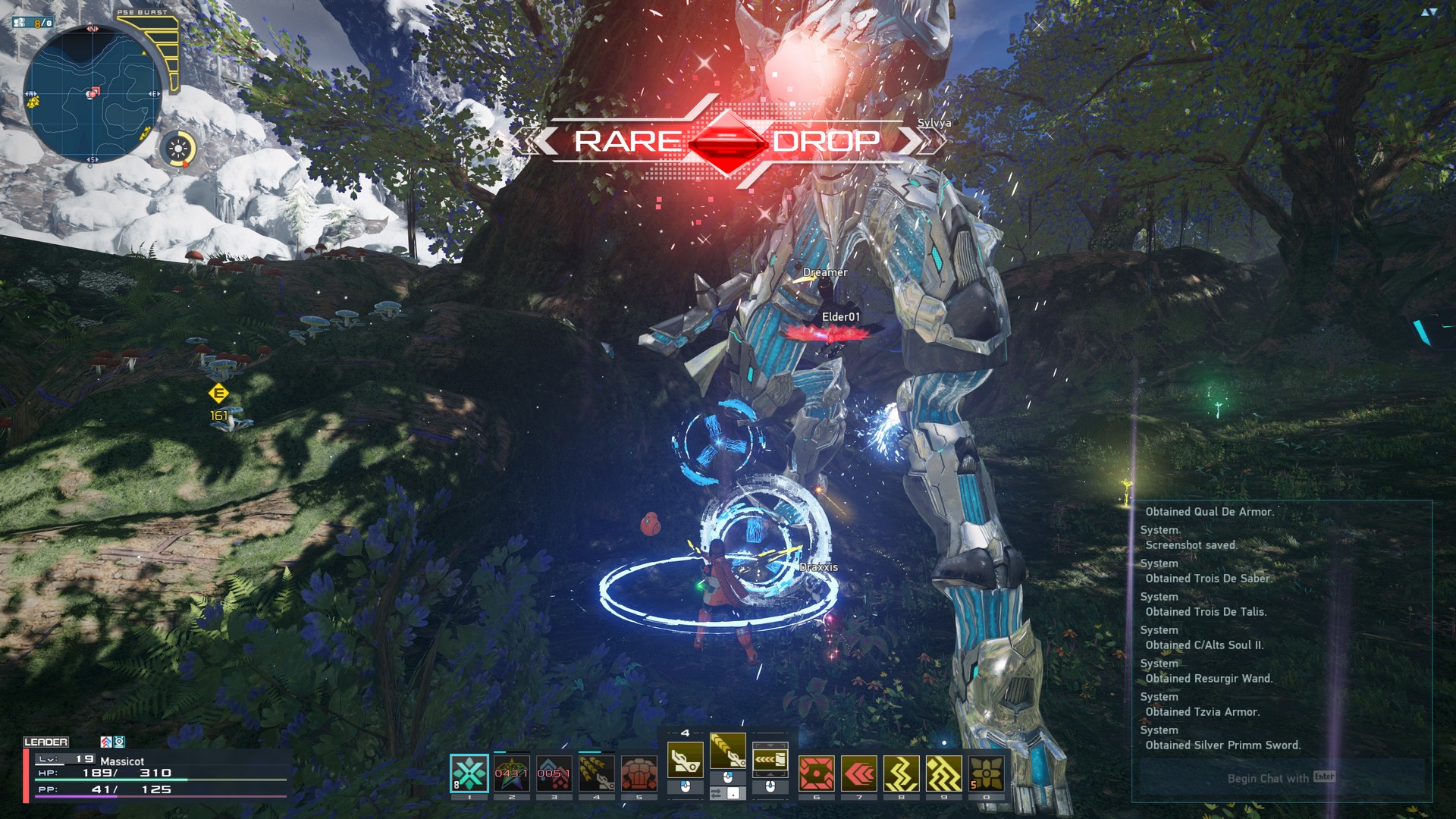The width and height of the screenshot is (1456, 819).
Task: Click the day-night compass below the minimap
Action: [x=178, y=149]
